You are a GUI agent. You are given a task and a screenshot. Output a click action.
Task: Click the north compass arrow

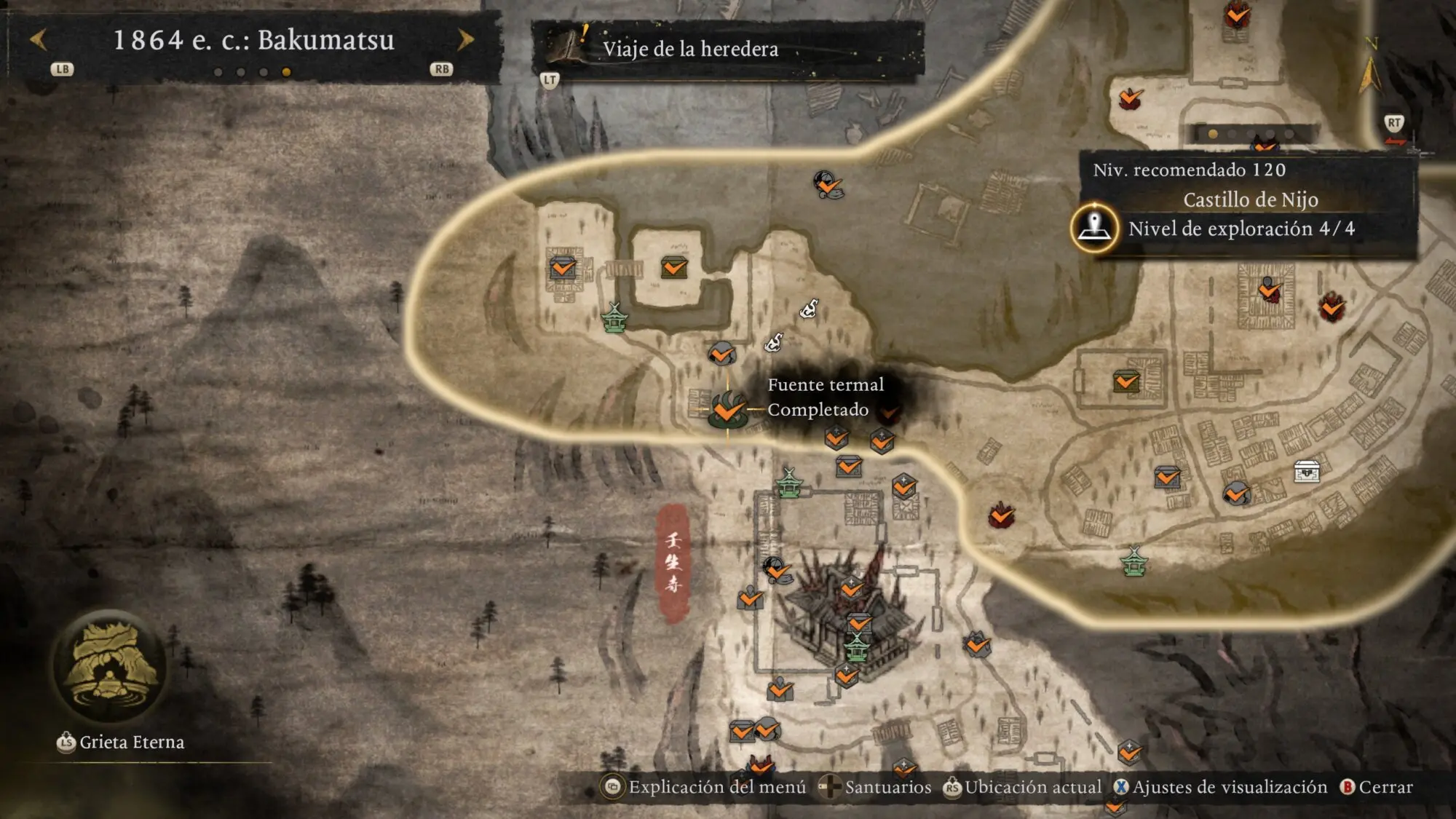coord(1370,71)
